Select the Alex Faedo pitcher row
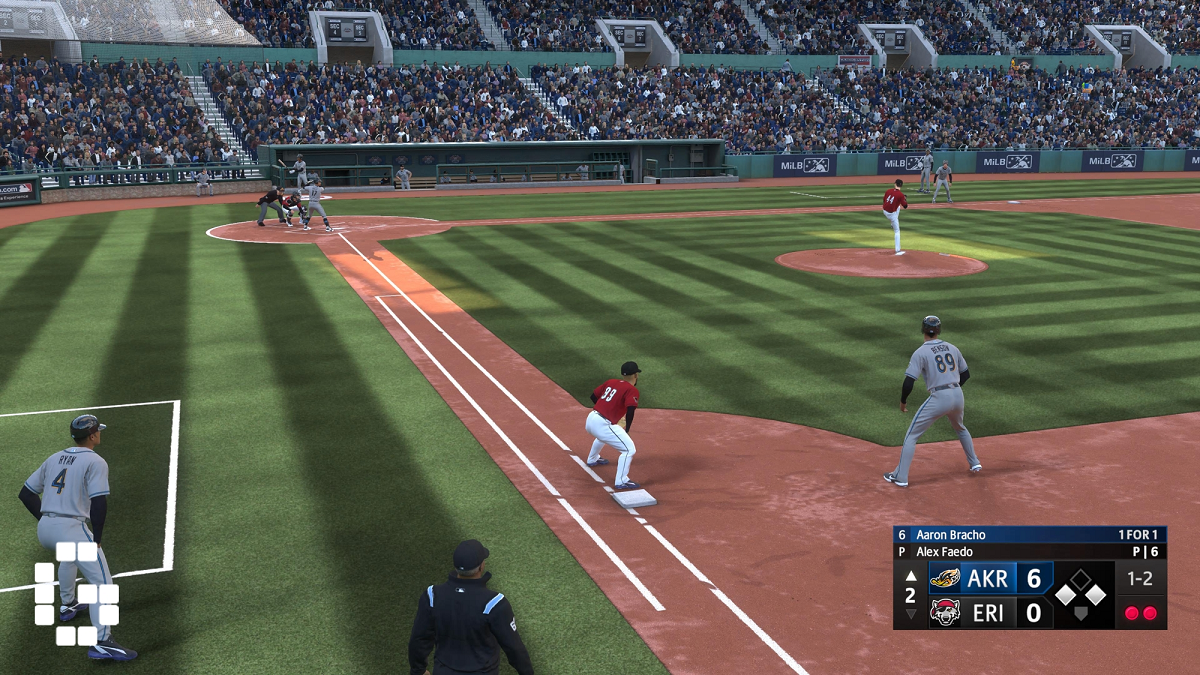The width and height of the screenshot is (1200, 675). [1029, 551]
